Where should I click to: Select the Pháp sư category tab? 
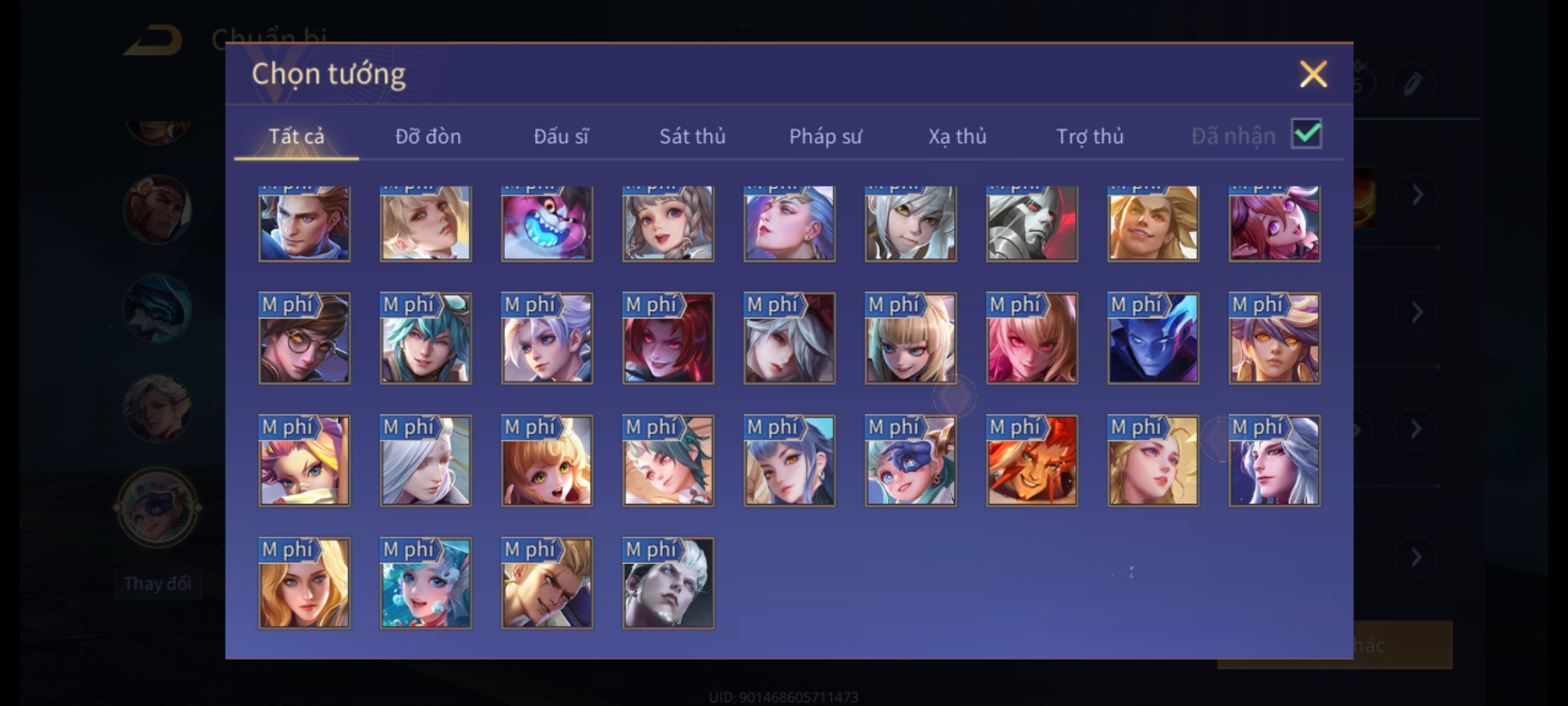click(x=825, y=136)
